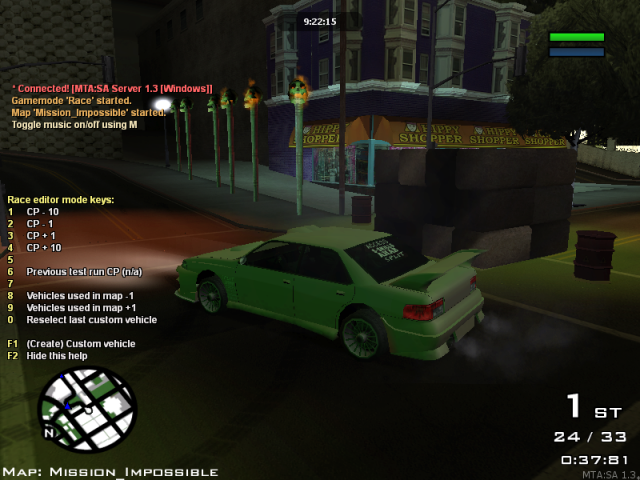Click the circular radar minimap
Screen dimensions: 640x480
(86, 410)
